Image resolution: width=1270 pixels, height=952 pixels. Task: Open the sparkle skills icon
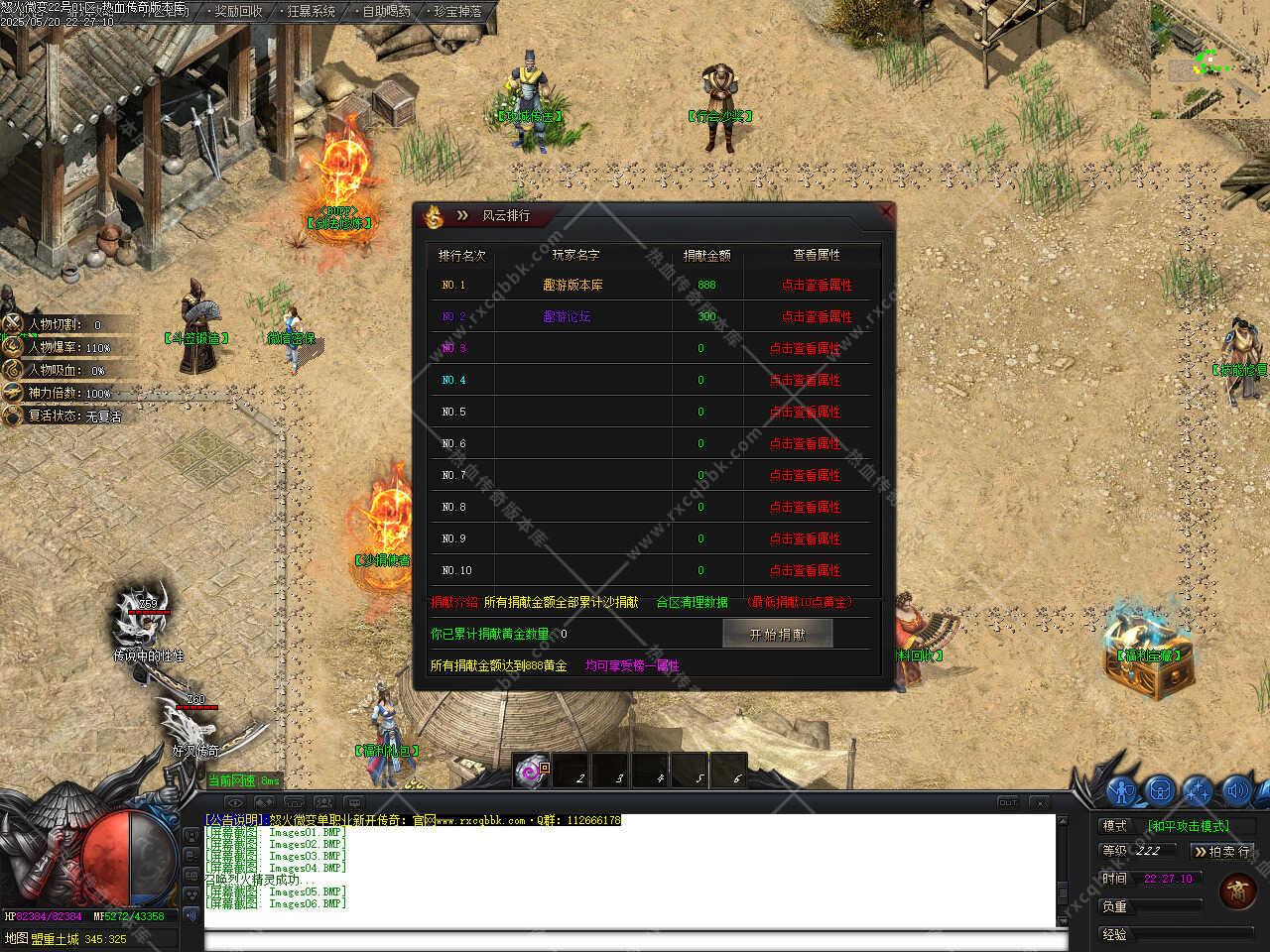1198,790
